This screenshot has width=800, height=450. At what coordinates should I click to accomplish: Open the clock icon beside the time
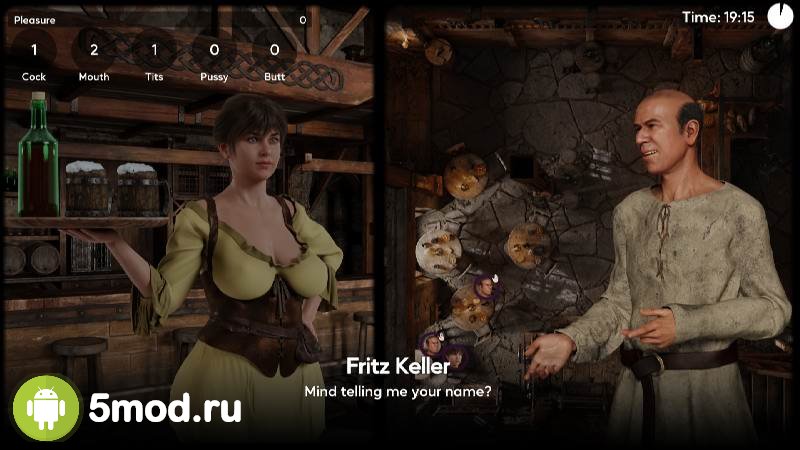click(779, 16)
